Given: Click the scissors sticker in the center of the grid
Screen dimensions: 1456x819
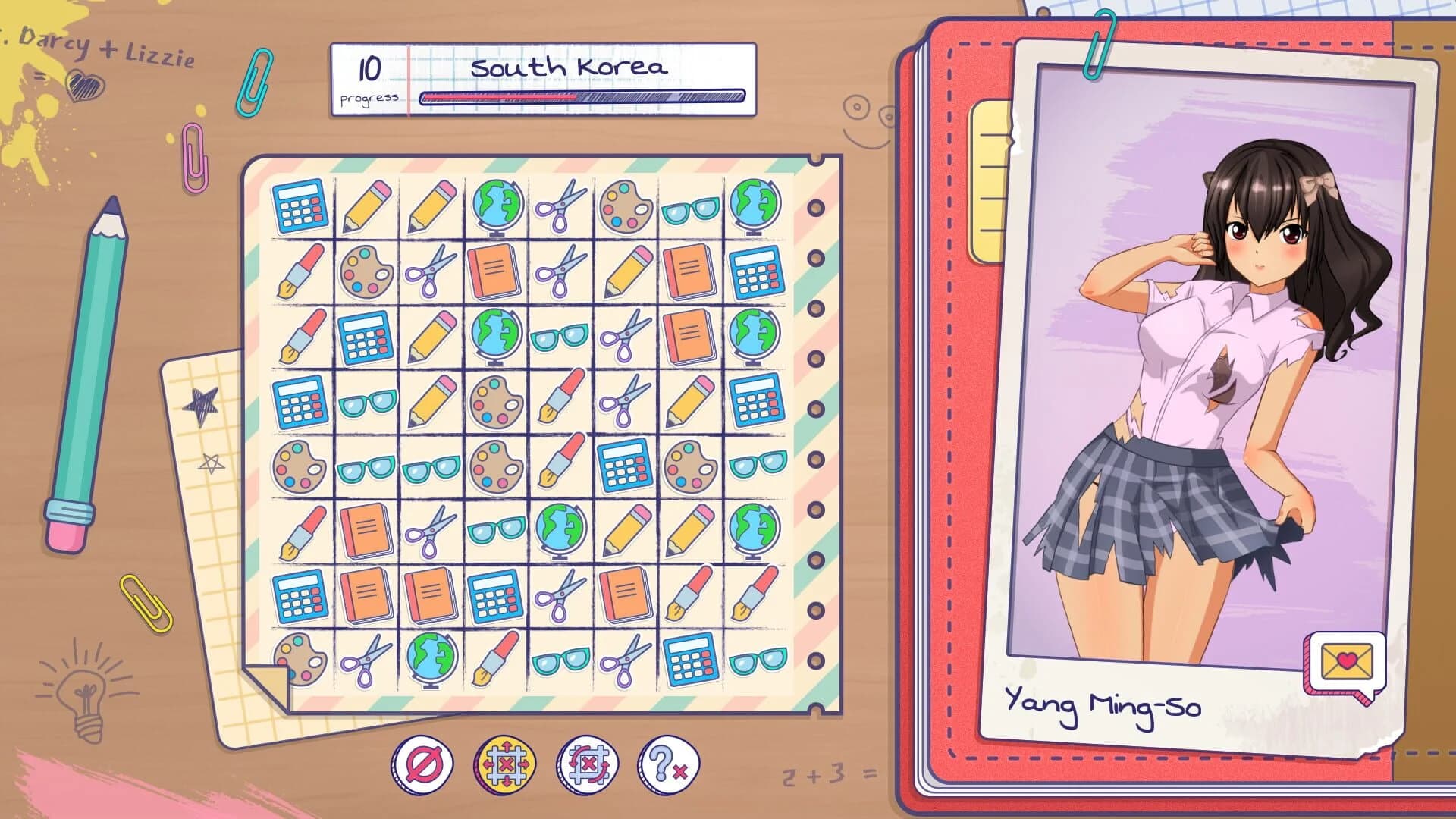Looking at the screenshot, I should 623,402.
